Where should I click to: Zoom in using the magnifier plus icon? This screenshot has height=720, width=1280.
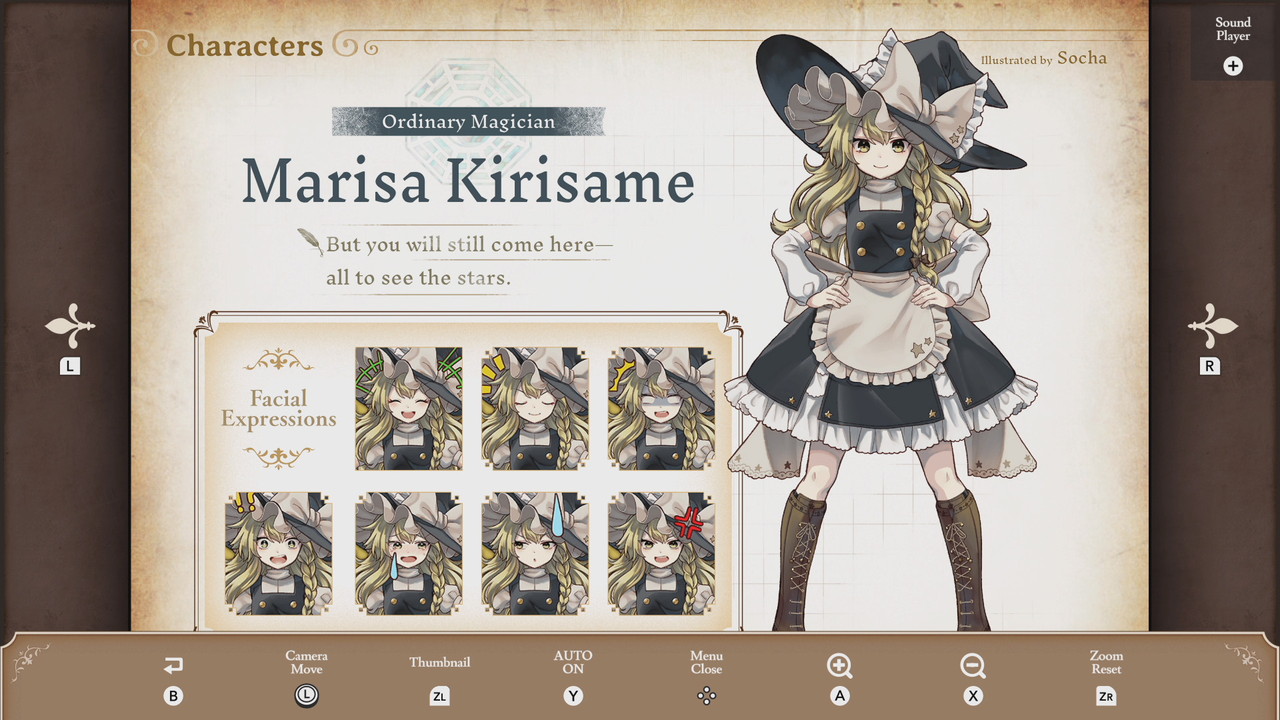pos(840,666)
